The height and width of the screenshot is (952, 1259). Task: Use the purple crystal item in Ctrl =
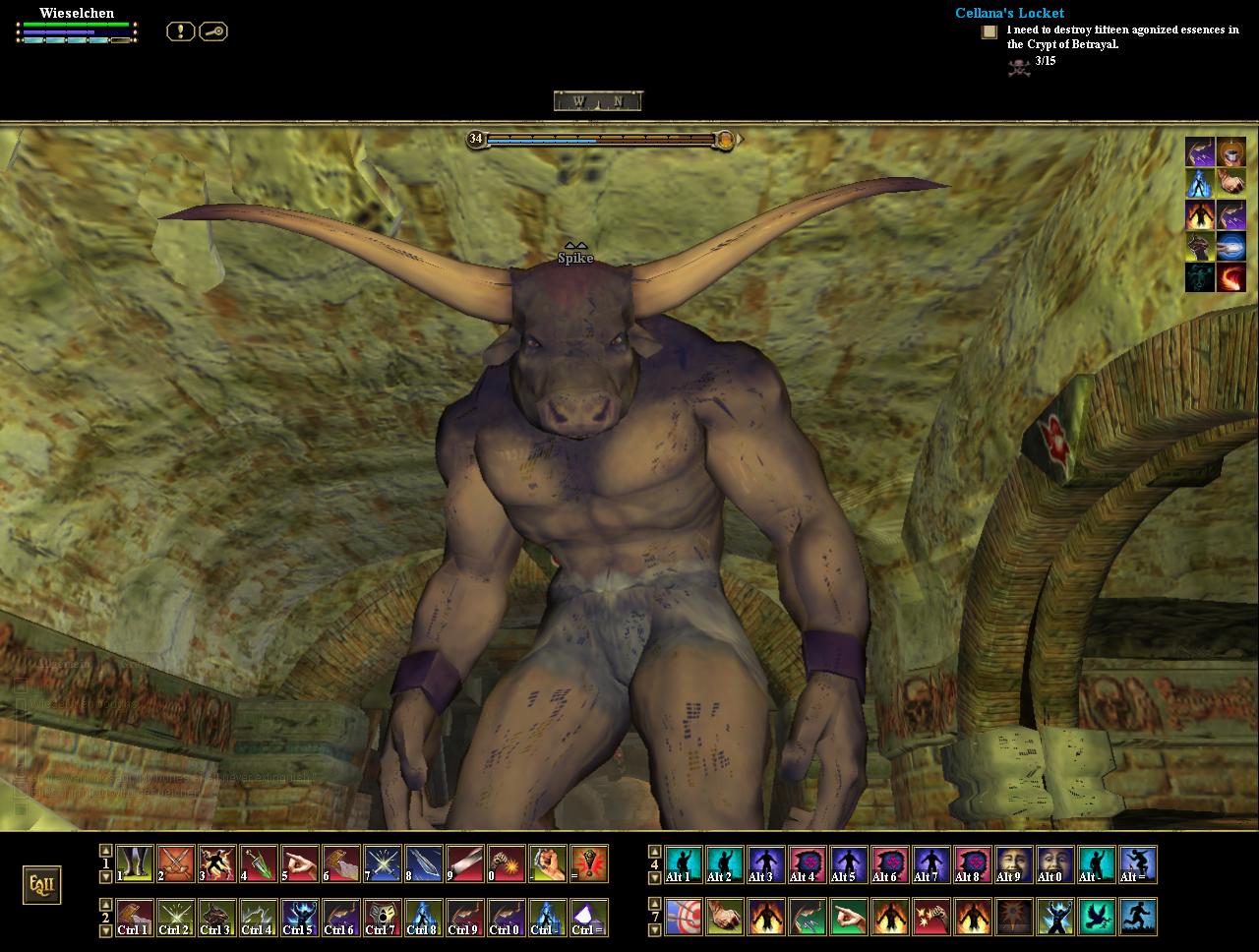click(x=589, y=917)
